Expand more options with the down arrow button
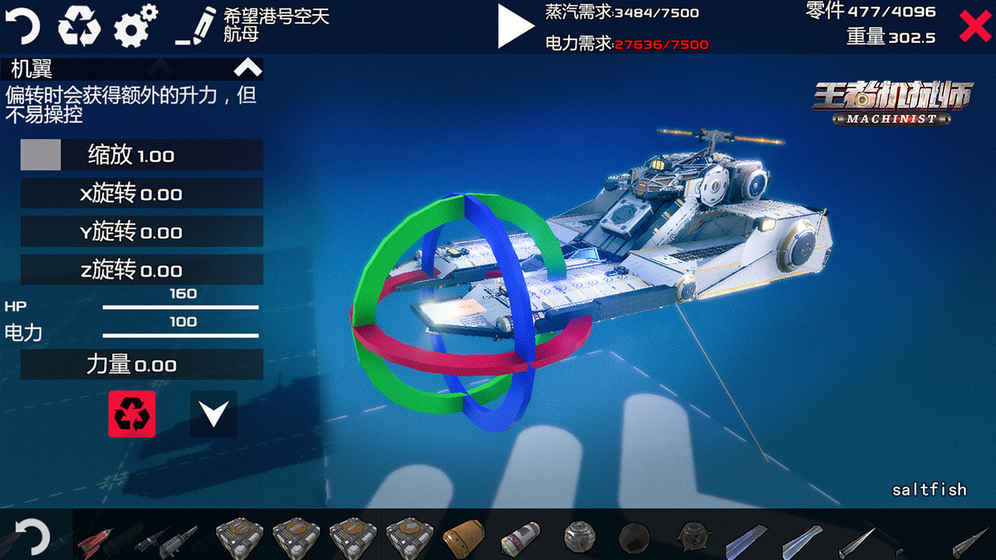Screen dimensions: 996x560 coord(213,414)
